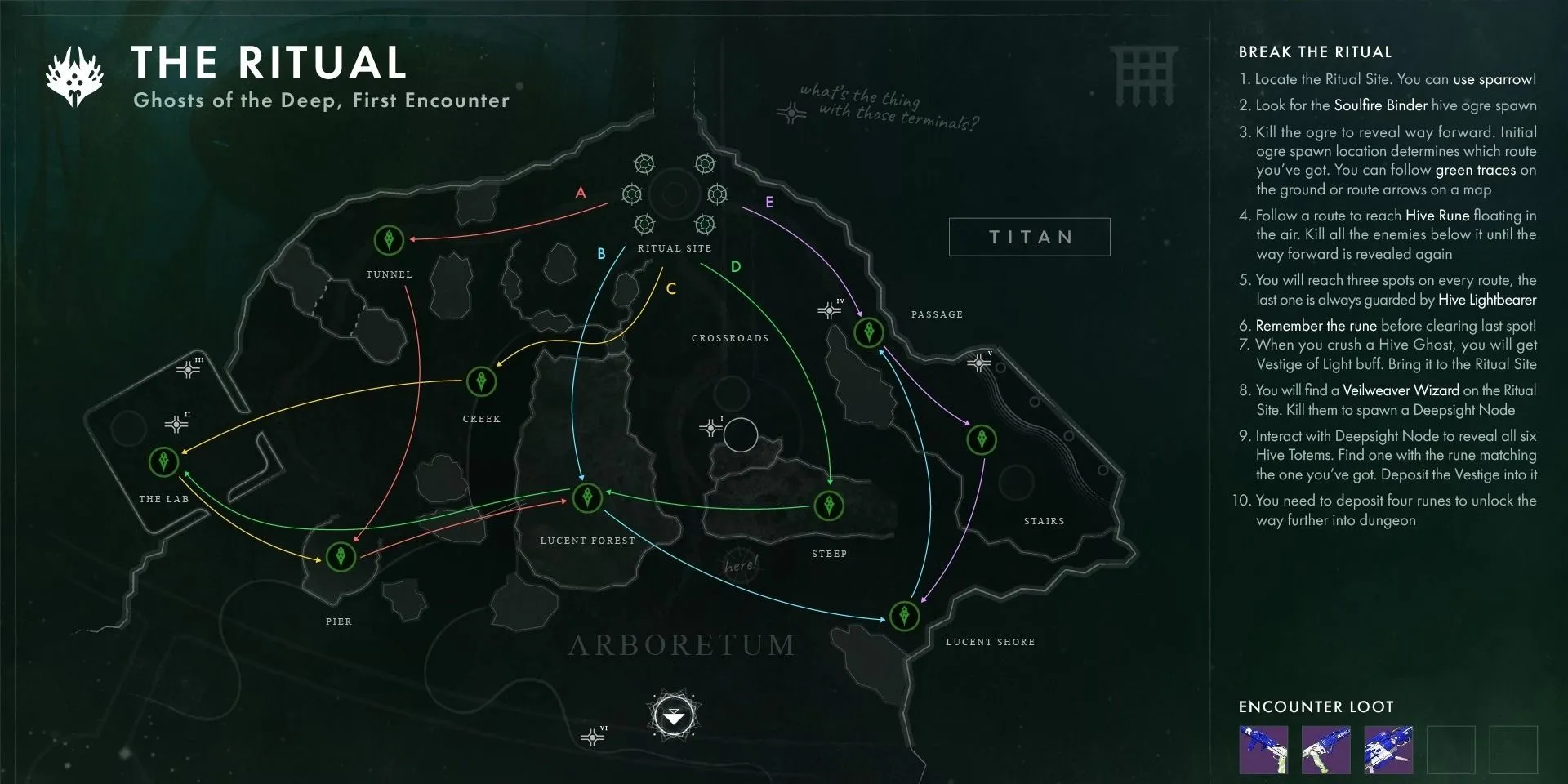Viewport: 1568px width, 784px height.
Task: Click the grid gate icon above the instructions
Action: tap(1143, 76)
